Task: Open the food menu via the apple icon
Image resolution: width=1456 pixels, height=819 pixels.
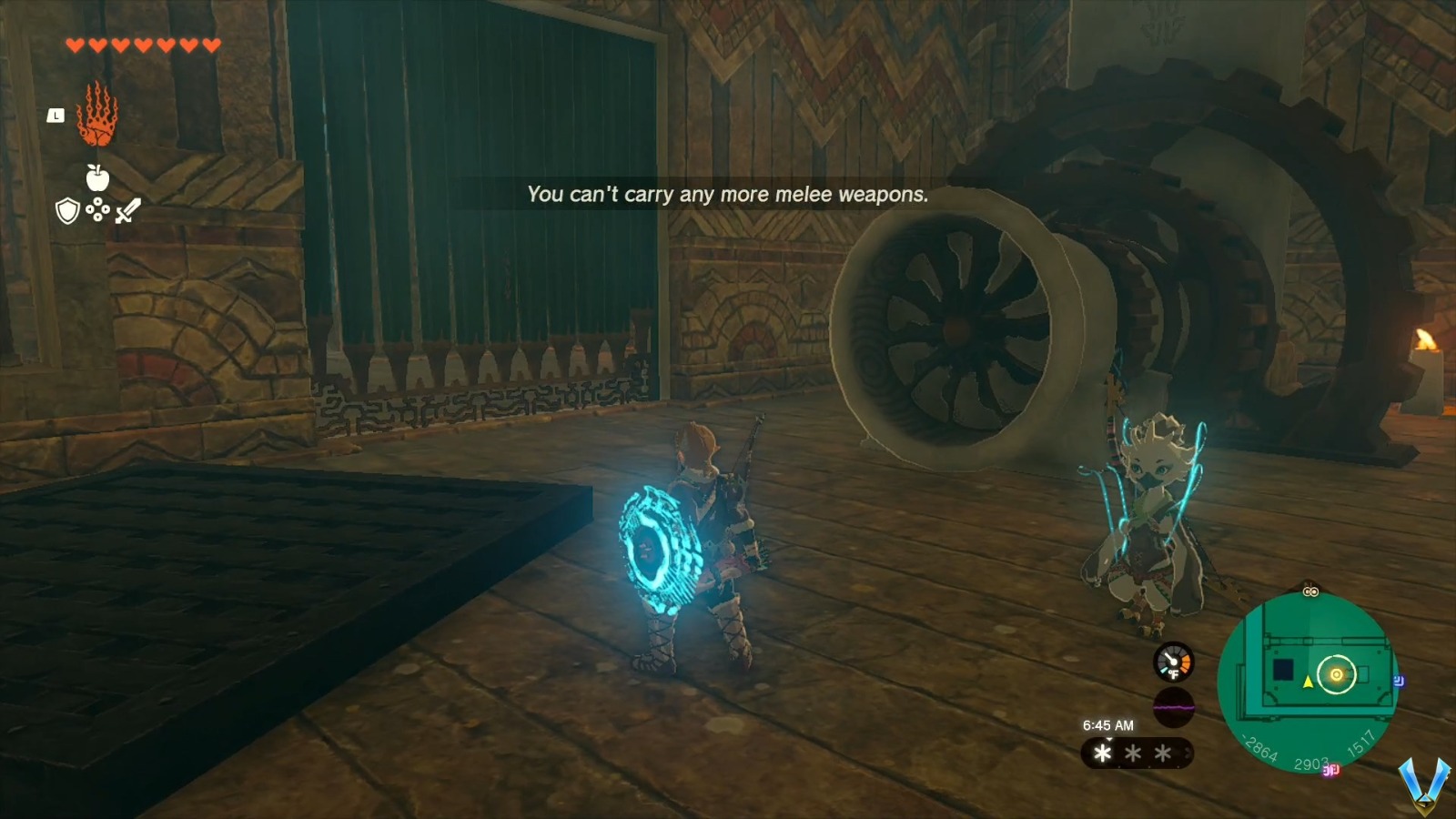Action: (x=97, y=177)
